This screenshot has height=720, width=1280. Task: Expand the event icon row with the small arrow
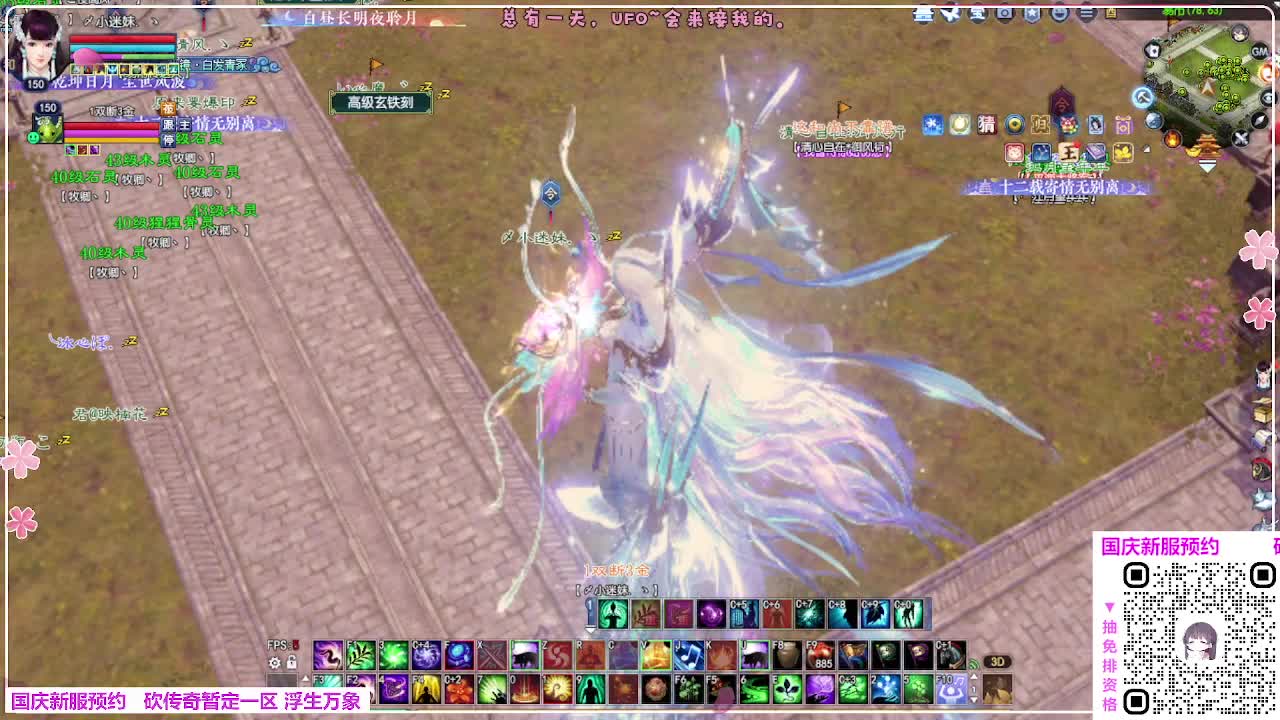[1145, 148]
